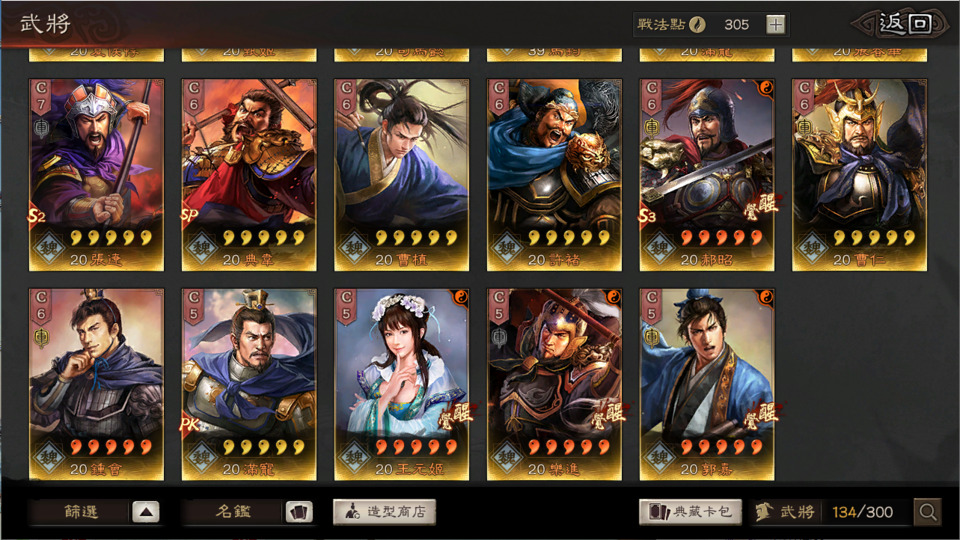Image resolution: width=960 pixels, height=540 pixels.
Task: Open the 典藏卡包 card pack collection
Action: [691, 512]
